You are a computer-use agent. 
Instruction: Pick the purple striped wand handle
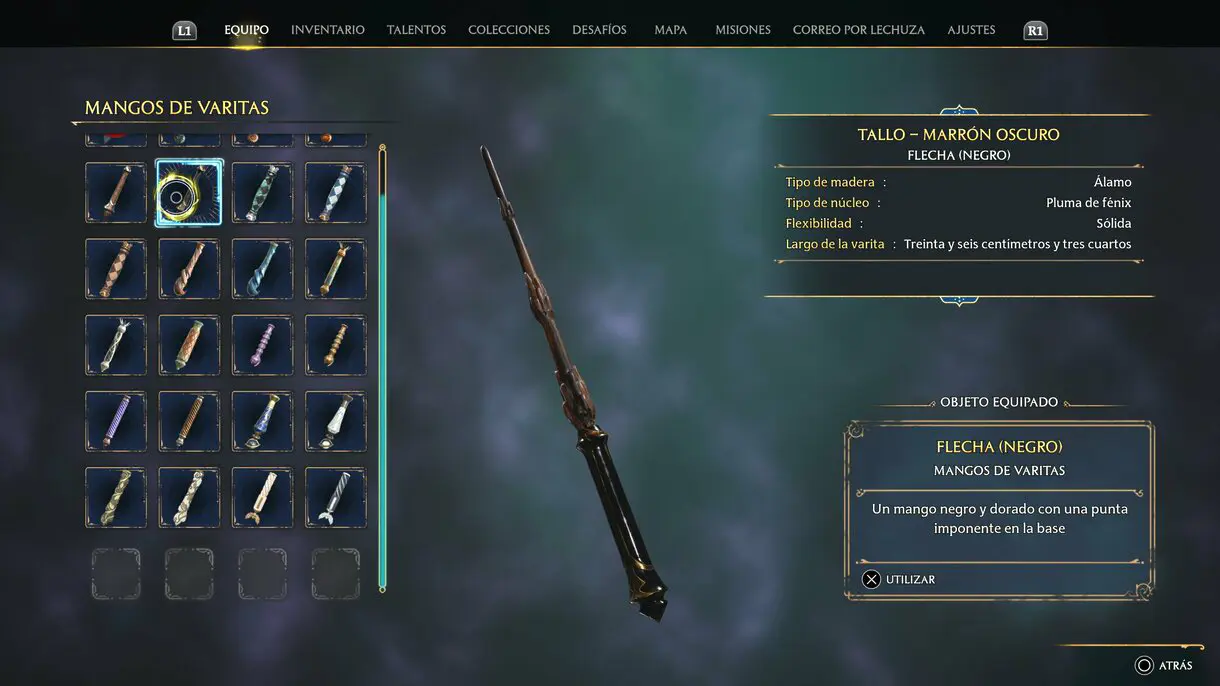(116, 421)
